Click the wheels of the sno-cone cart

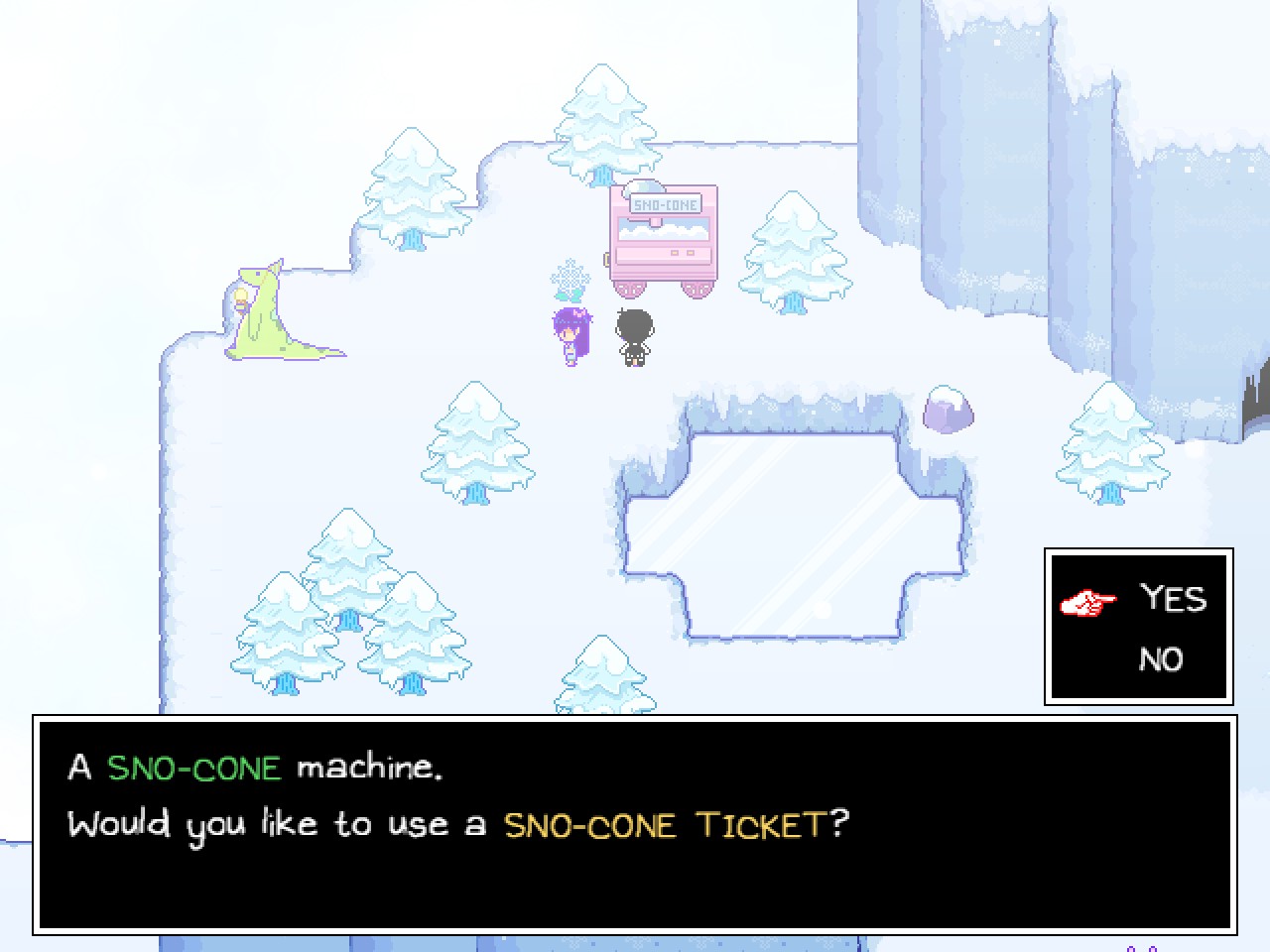(663, 291)
